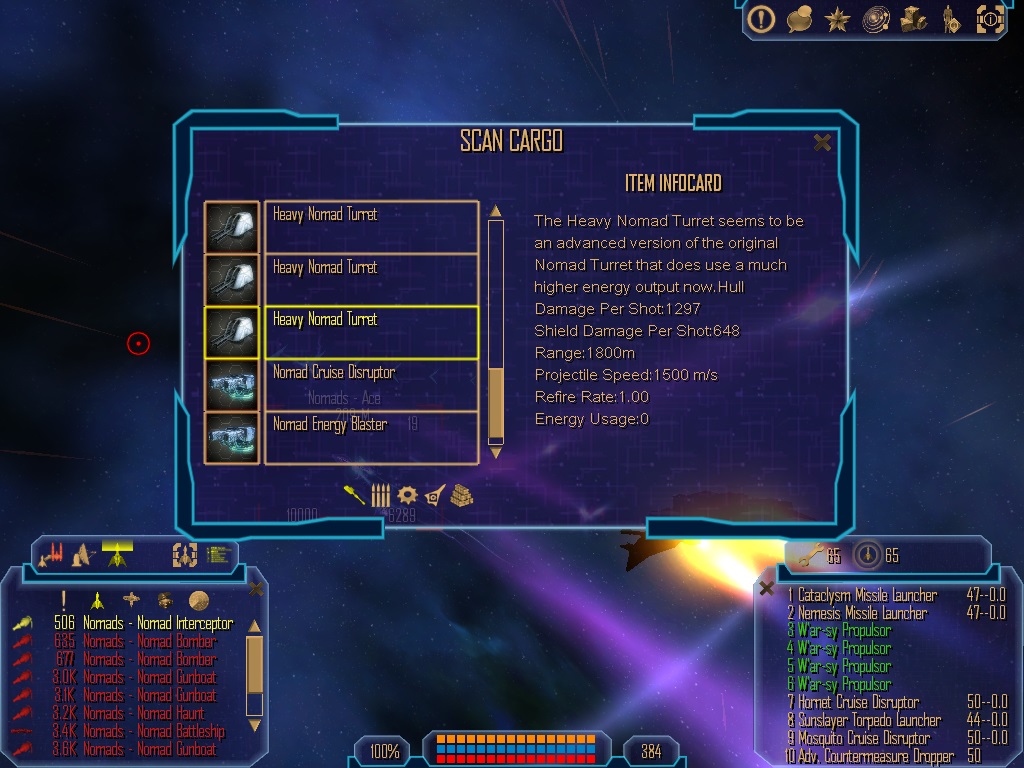Open the chat speech bubbles icon
This screenshot has width=1024, height=768.
pyautogui.click(x=799, y=19)
